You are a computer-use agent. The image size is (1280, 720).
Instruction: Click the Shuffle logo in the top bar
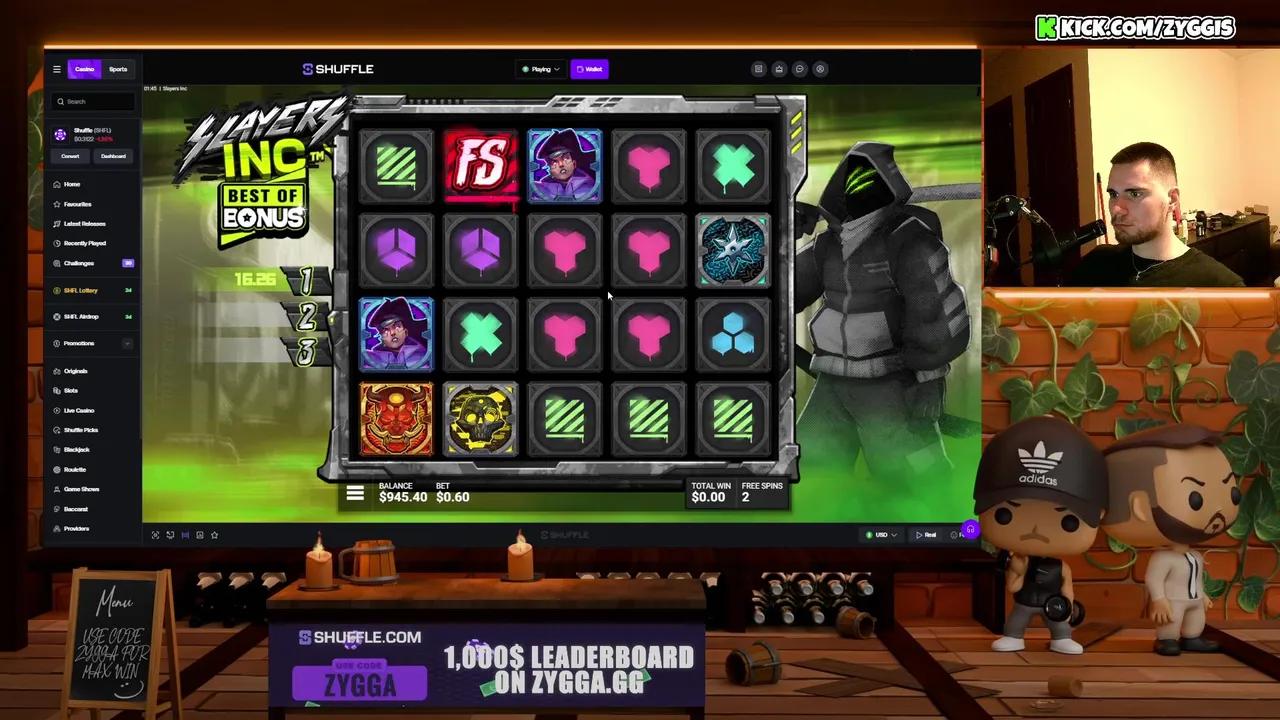[x=338, y=69]
